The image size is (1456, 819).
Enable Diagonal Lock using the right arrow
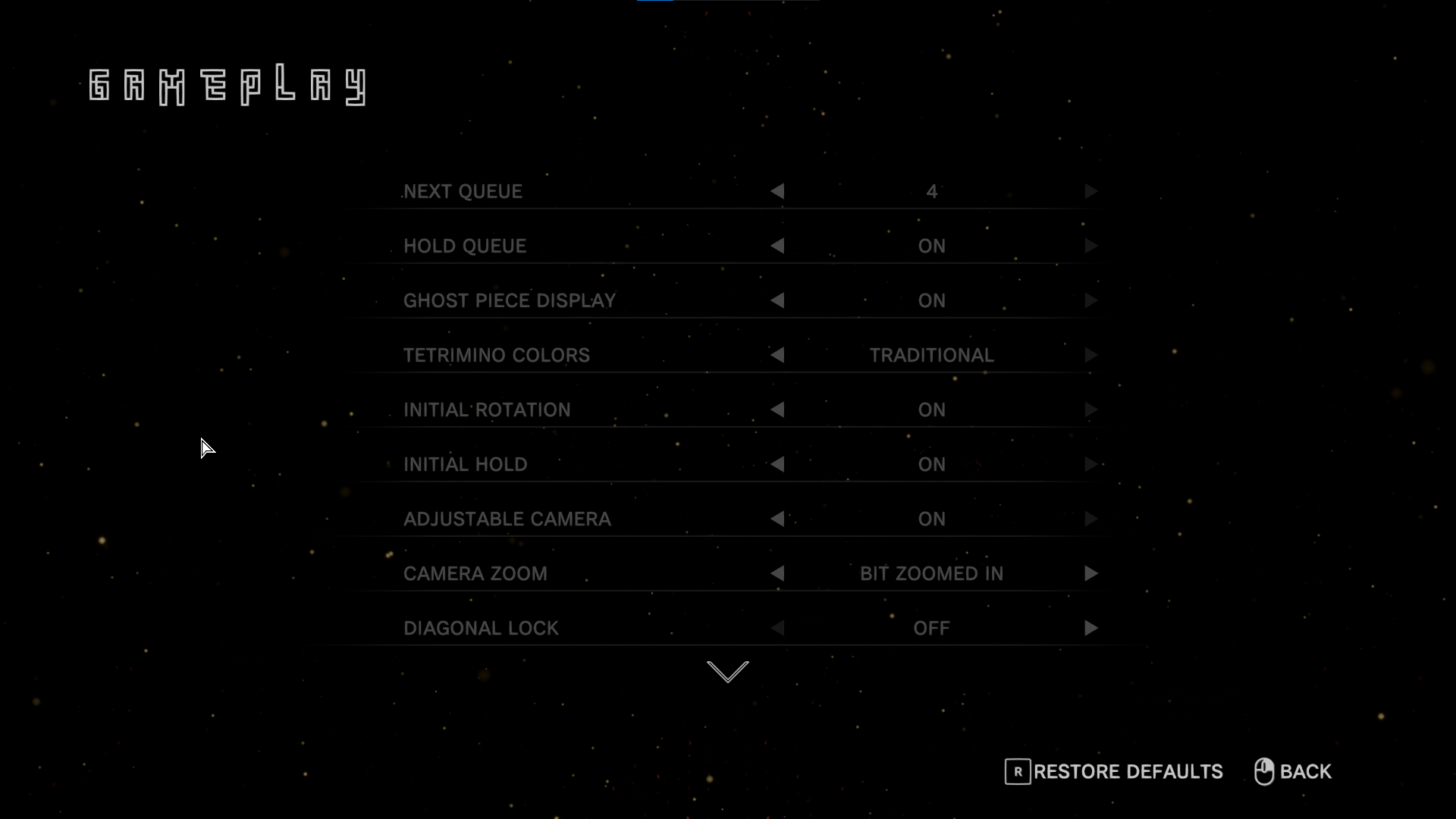[x=1090, y=629]
